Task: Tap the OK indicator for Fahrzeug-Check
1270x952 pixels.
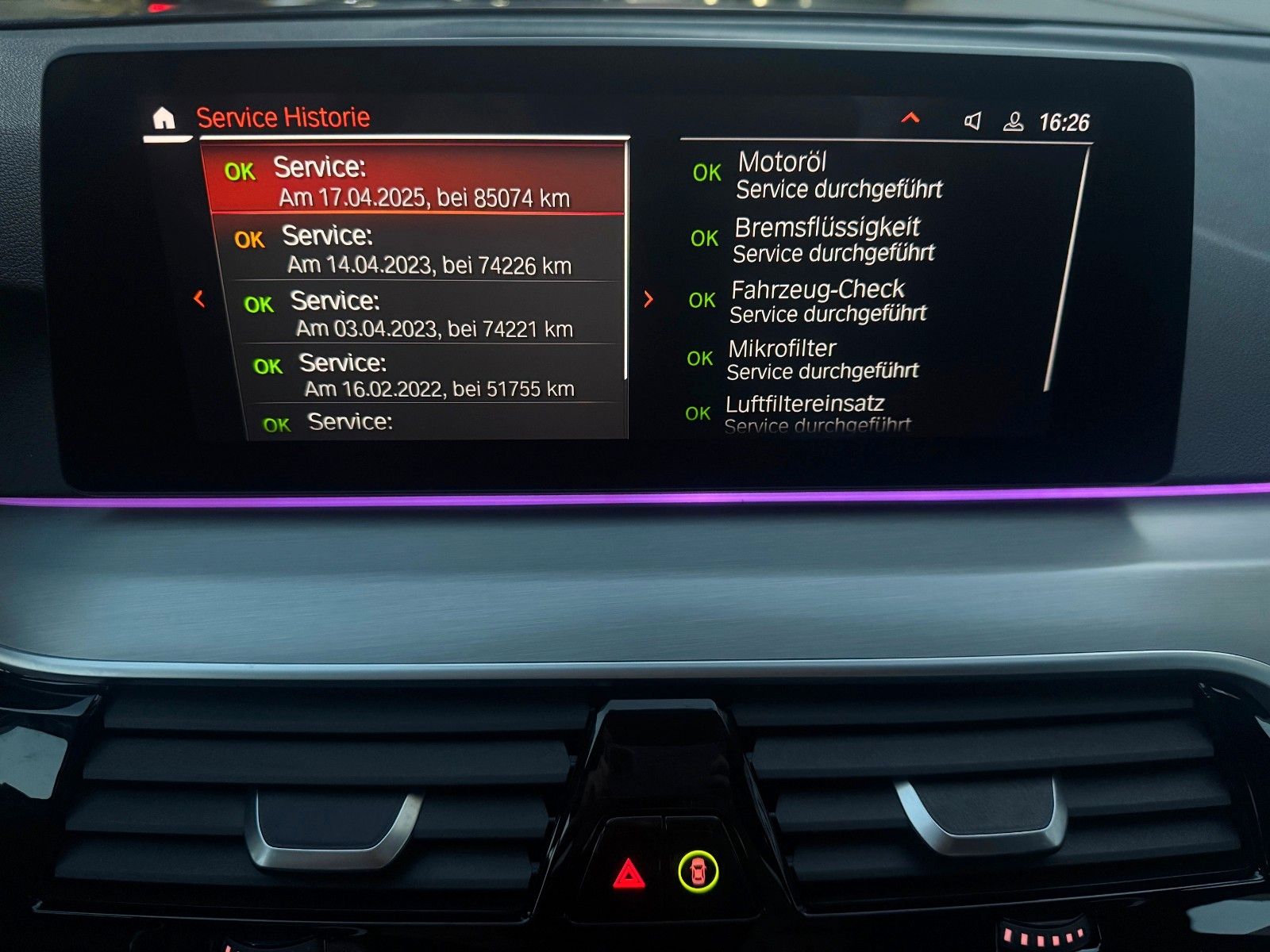Action: [x=703, y=297]
